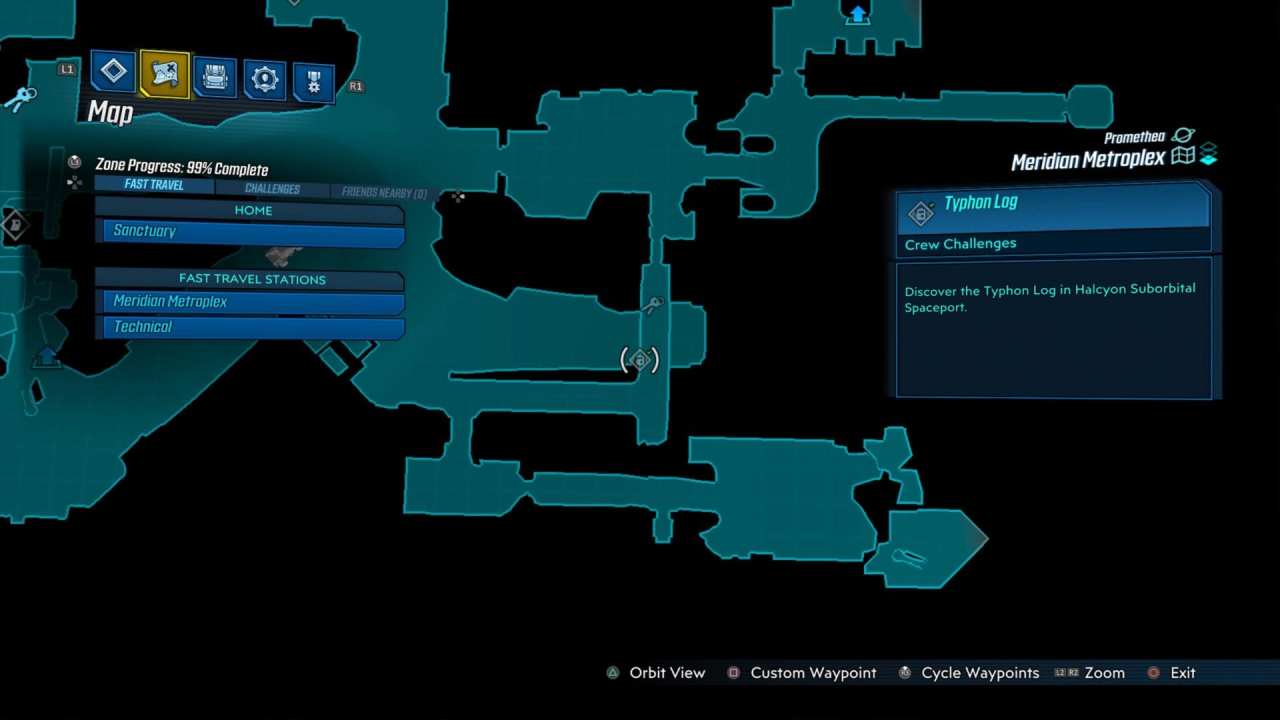Switch to the Challenges tab
Viewport: 1280px width, 720px height.
click(272, 188)
